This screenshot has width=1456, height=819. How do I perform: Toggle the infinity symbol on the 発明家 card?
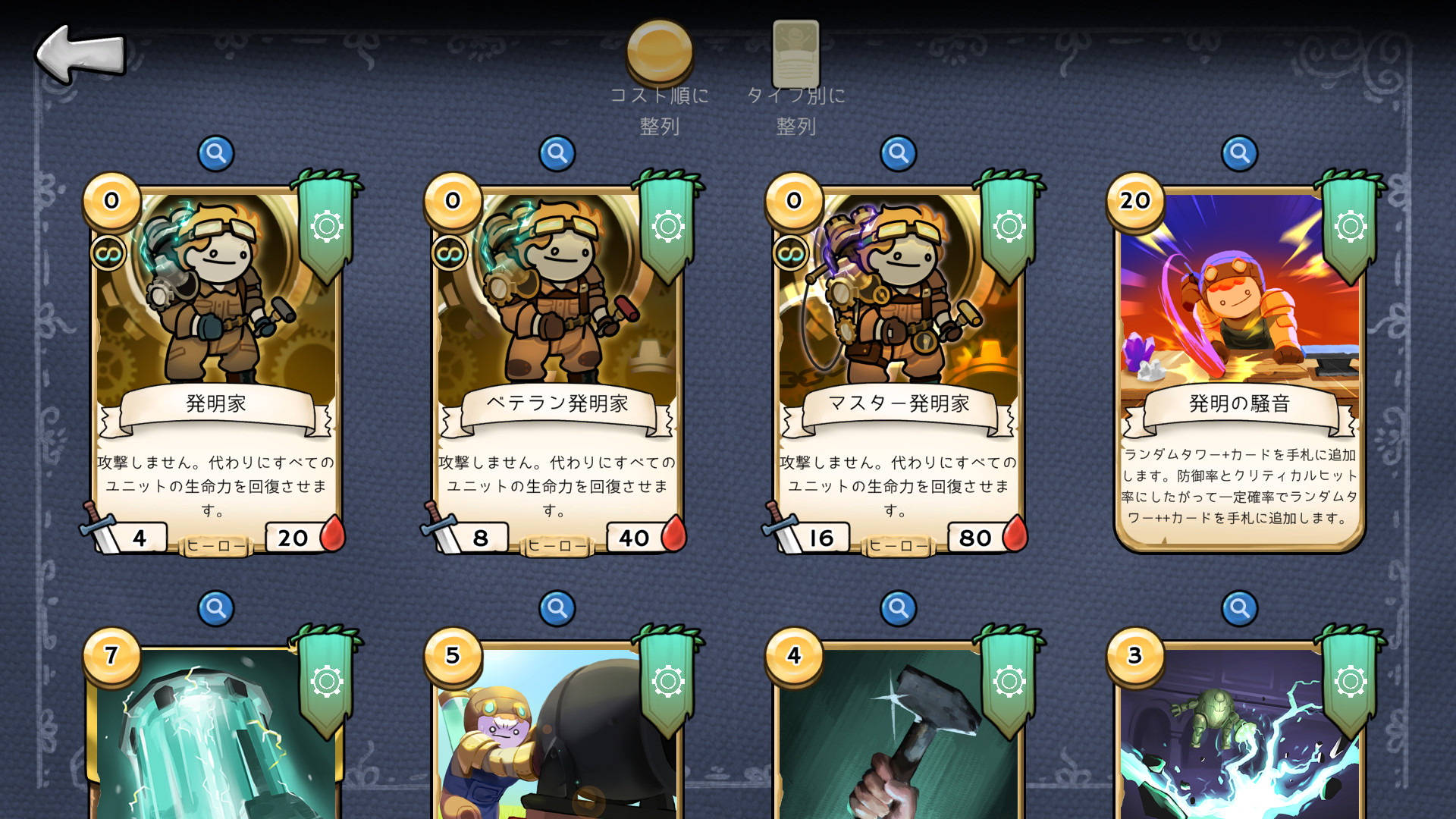(x=108, y=253)
